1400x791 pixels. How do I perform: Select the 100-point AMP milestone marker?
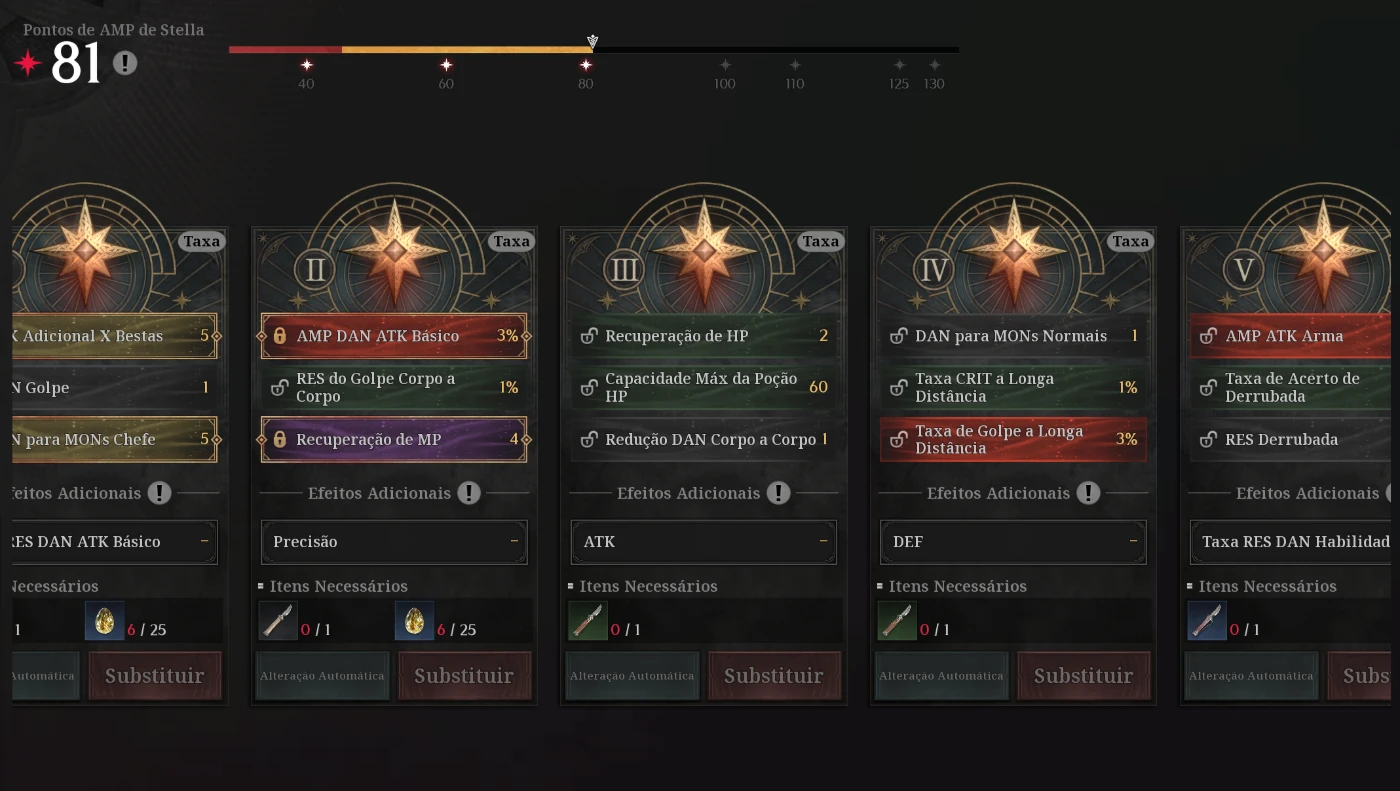(725, 66)
